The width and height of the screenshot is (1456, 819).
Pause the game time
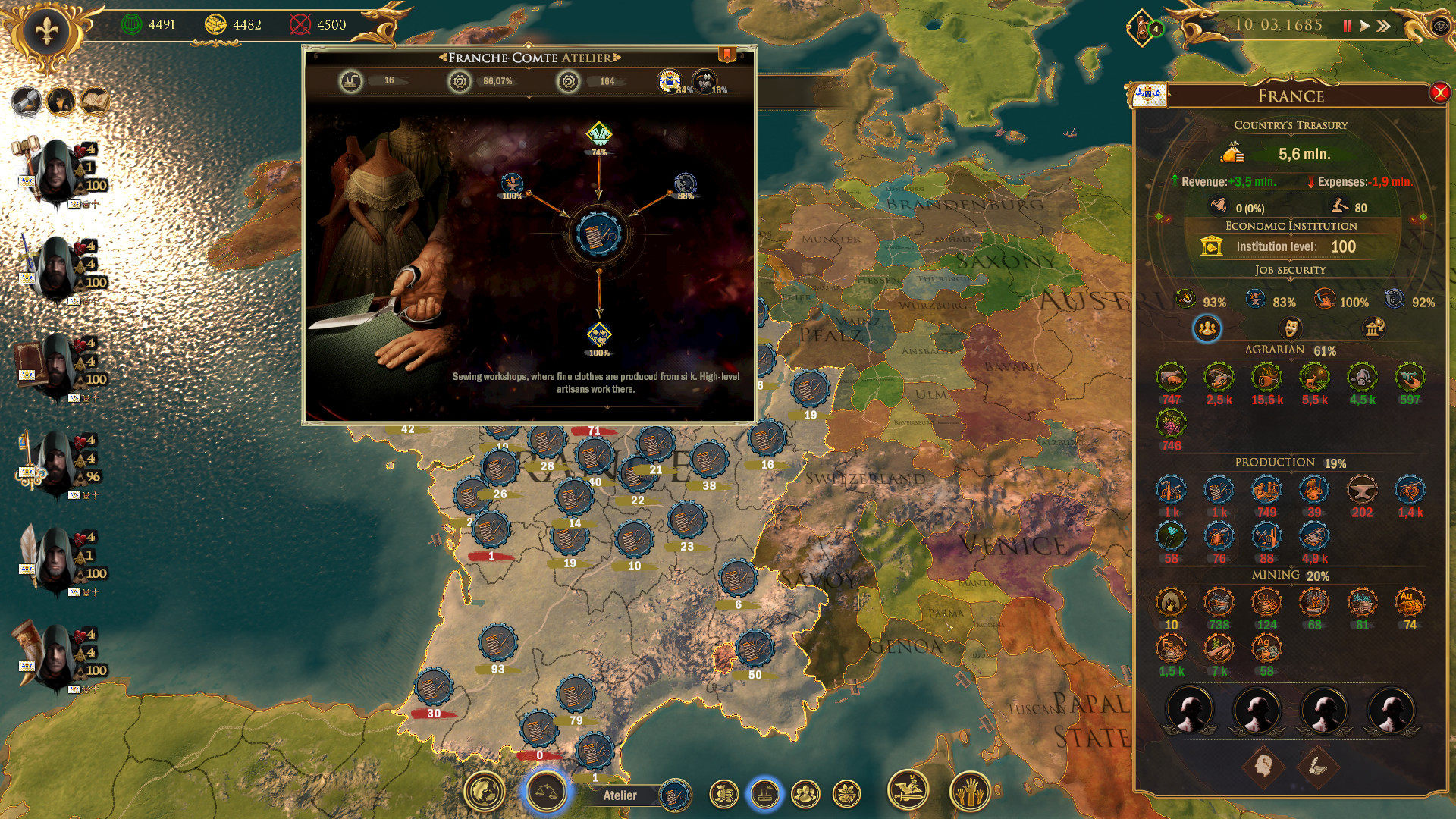point(1348,26)
